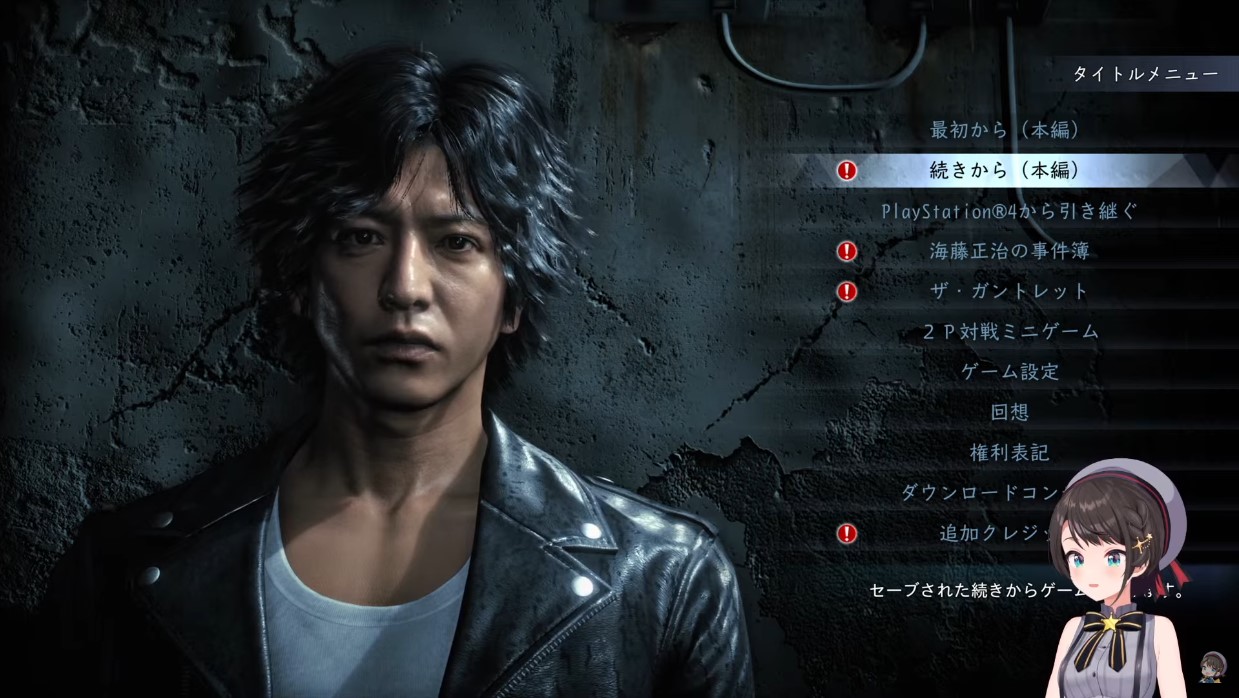Select the 追加クレジット entry

(990, 533)
